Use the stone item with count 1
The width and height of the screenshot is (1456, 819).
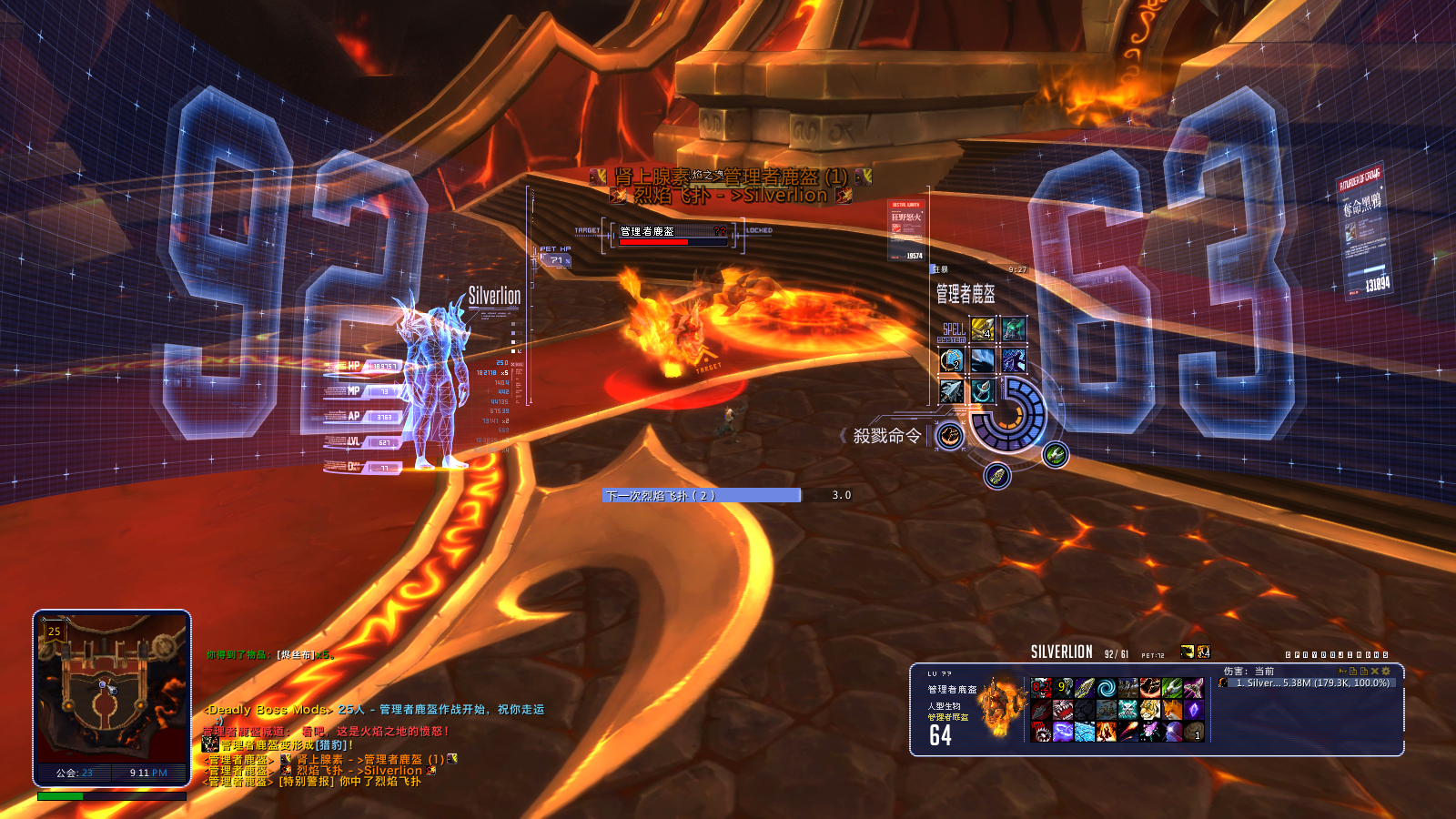click(1194, 732)
